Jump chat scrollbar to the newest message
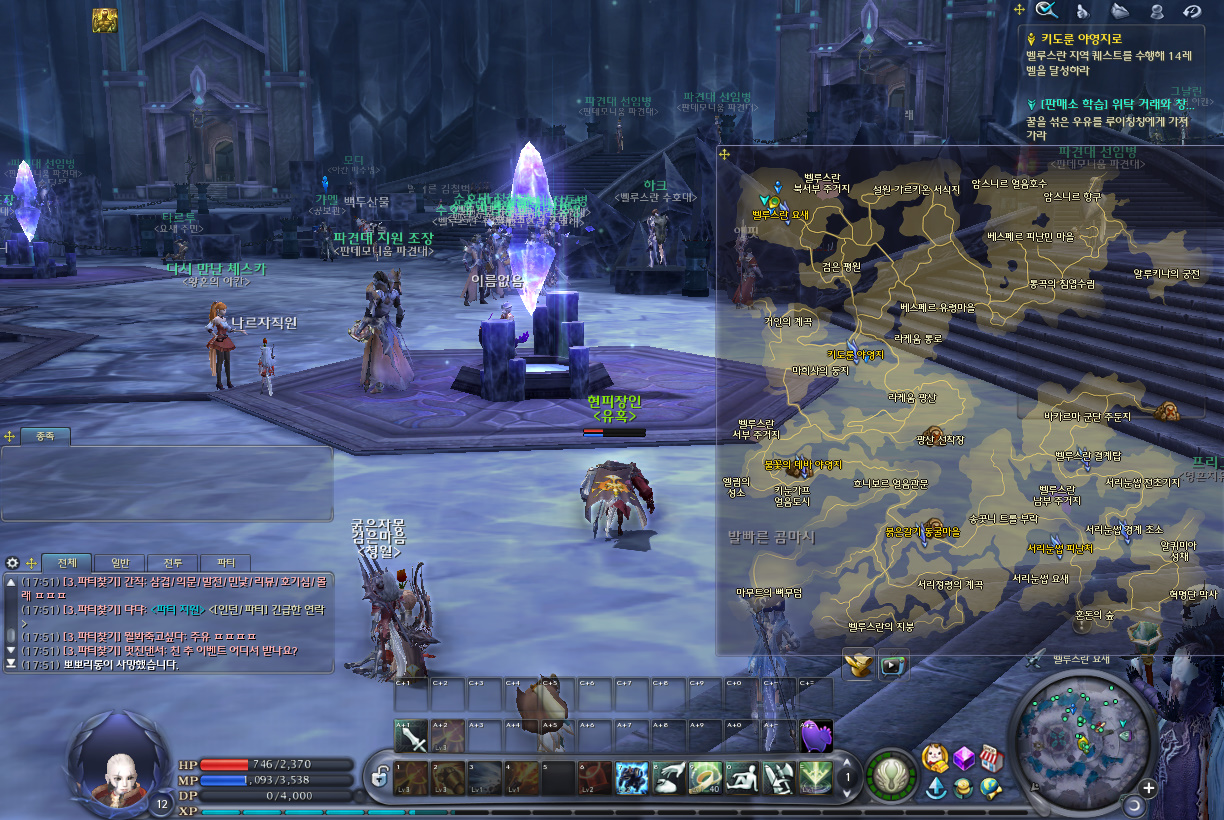The height and width of the screenshot is (820, 1224). [11, 663]
